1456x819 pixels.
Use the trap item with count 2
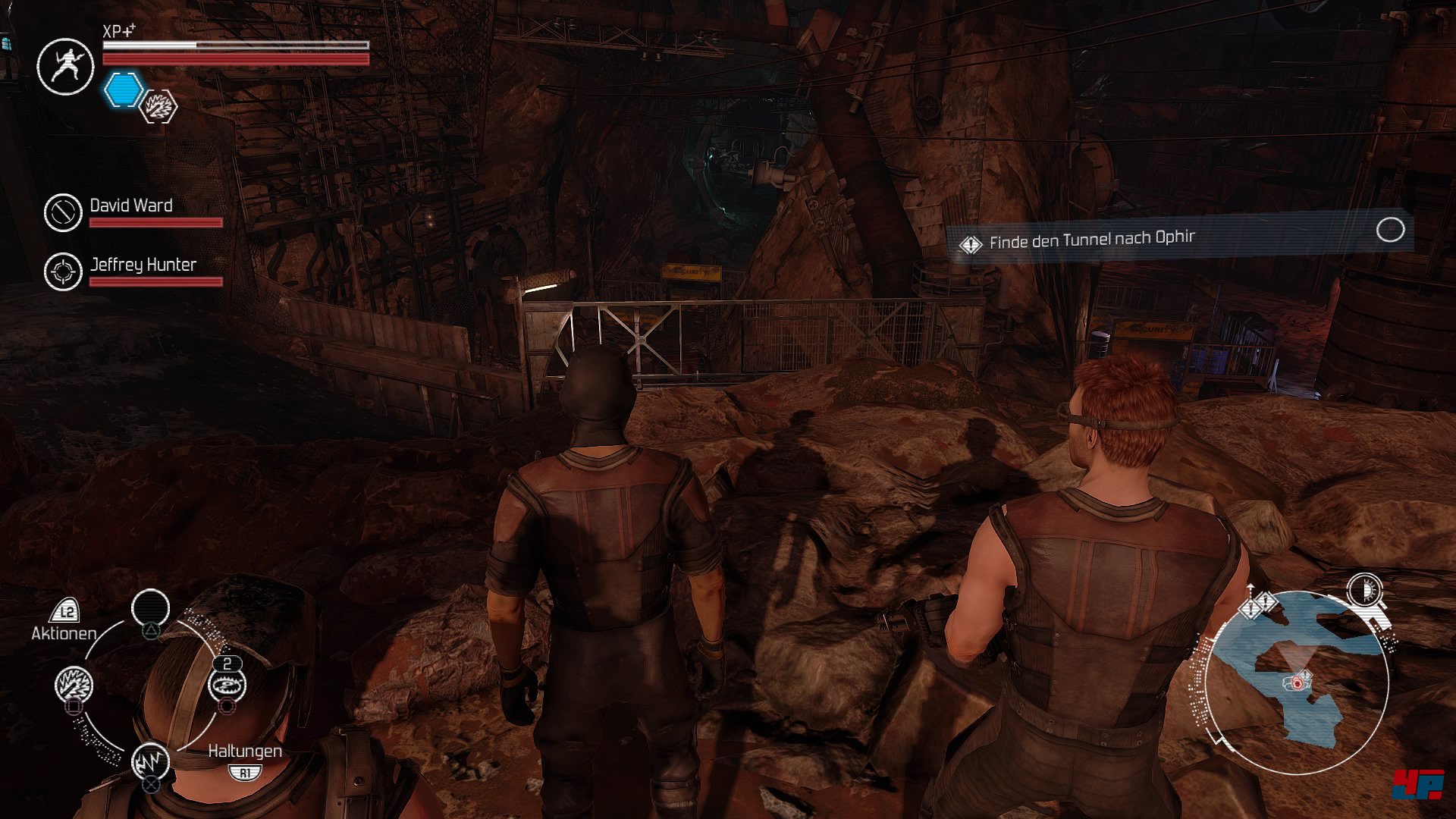point(227,686)
